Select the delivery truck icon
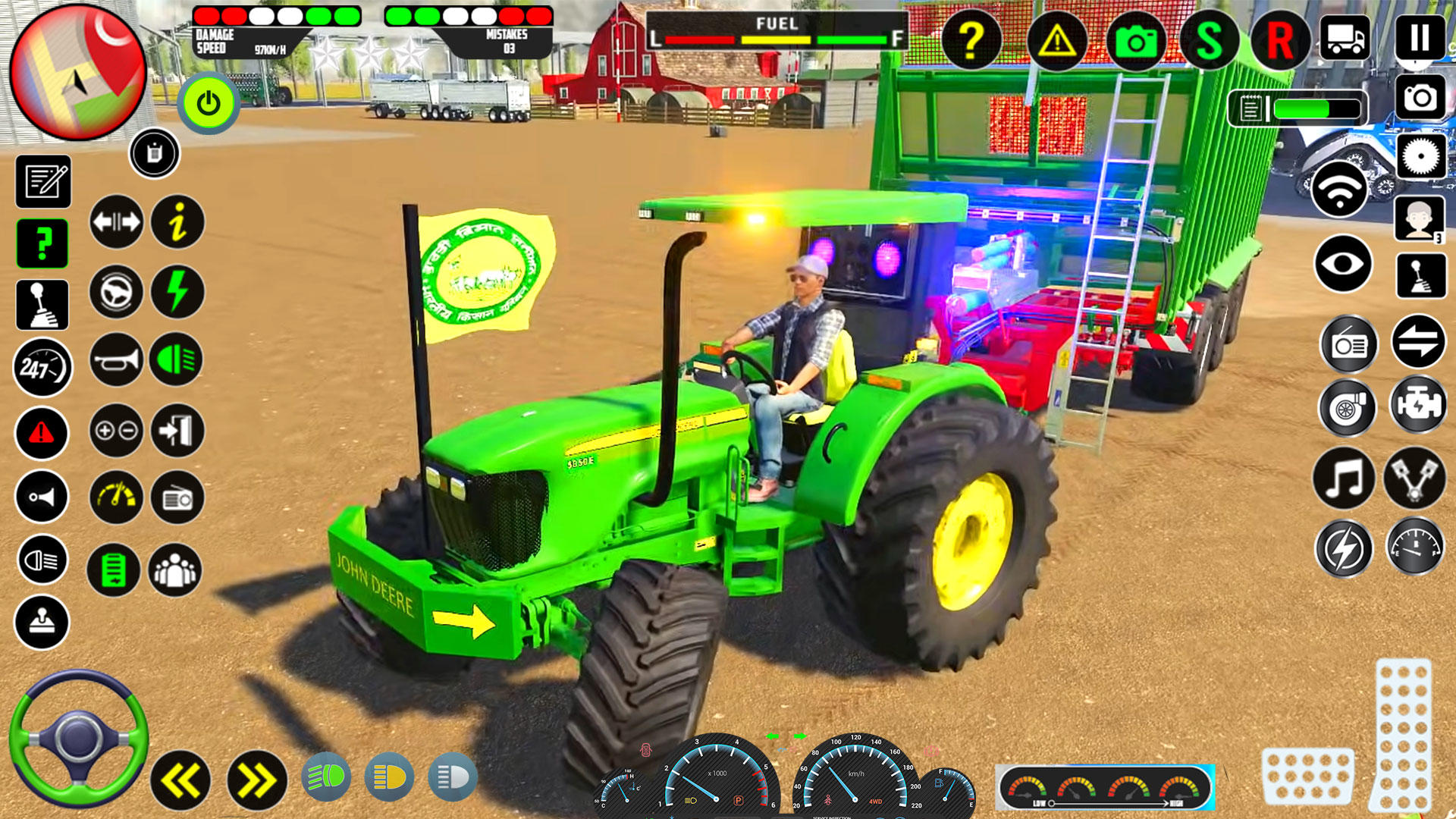Viewport: 1456px width, 819px height. [1346, 37]
